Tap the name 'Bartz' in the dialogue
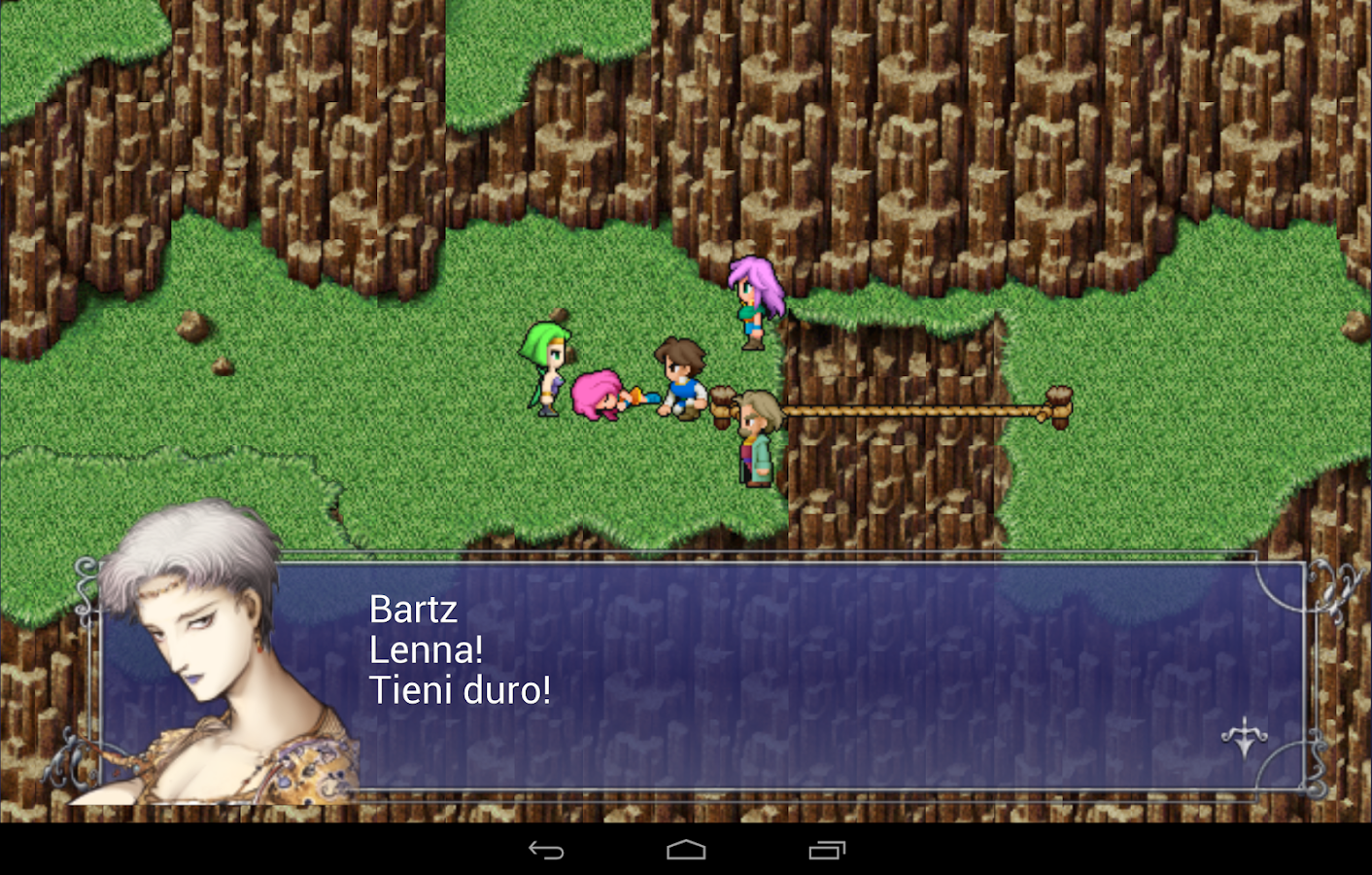This screenshot has height=875, width=1372. pyautogui.click(x=412, y=610)
